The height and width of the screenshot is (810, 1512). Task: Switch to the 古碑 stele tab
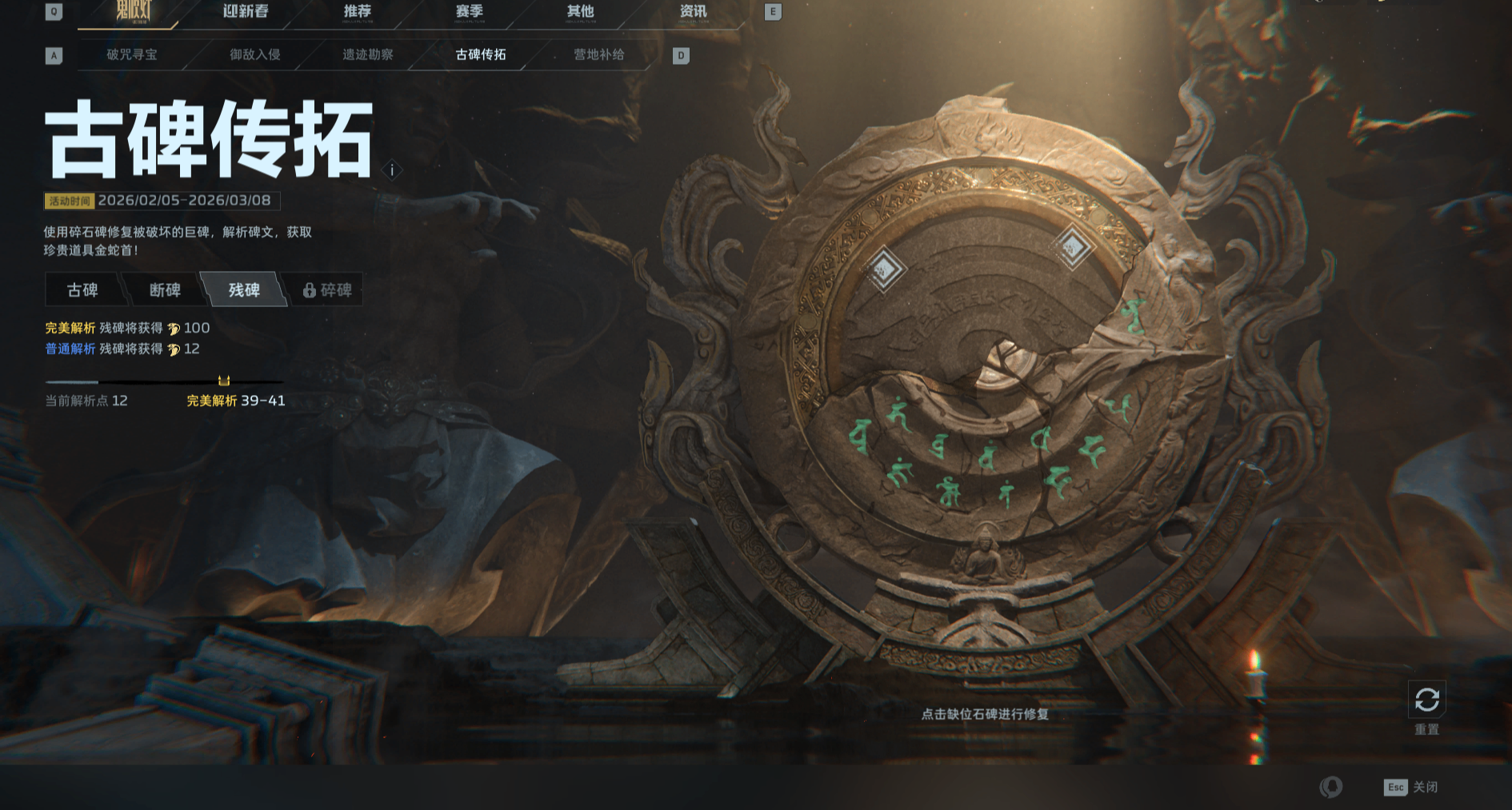(82, 289)
